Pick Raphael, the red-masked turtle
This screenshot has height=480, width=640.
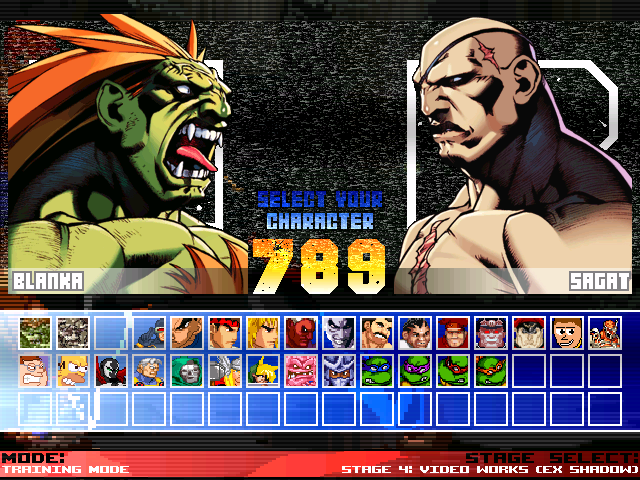[453, 371]
